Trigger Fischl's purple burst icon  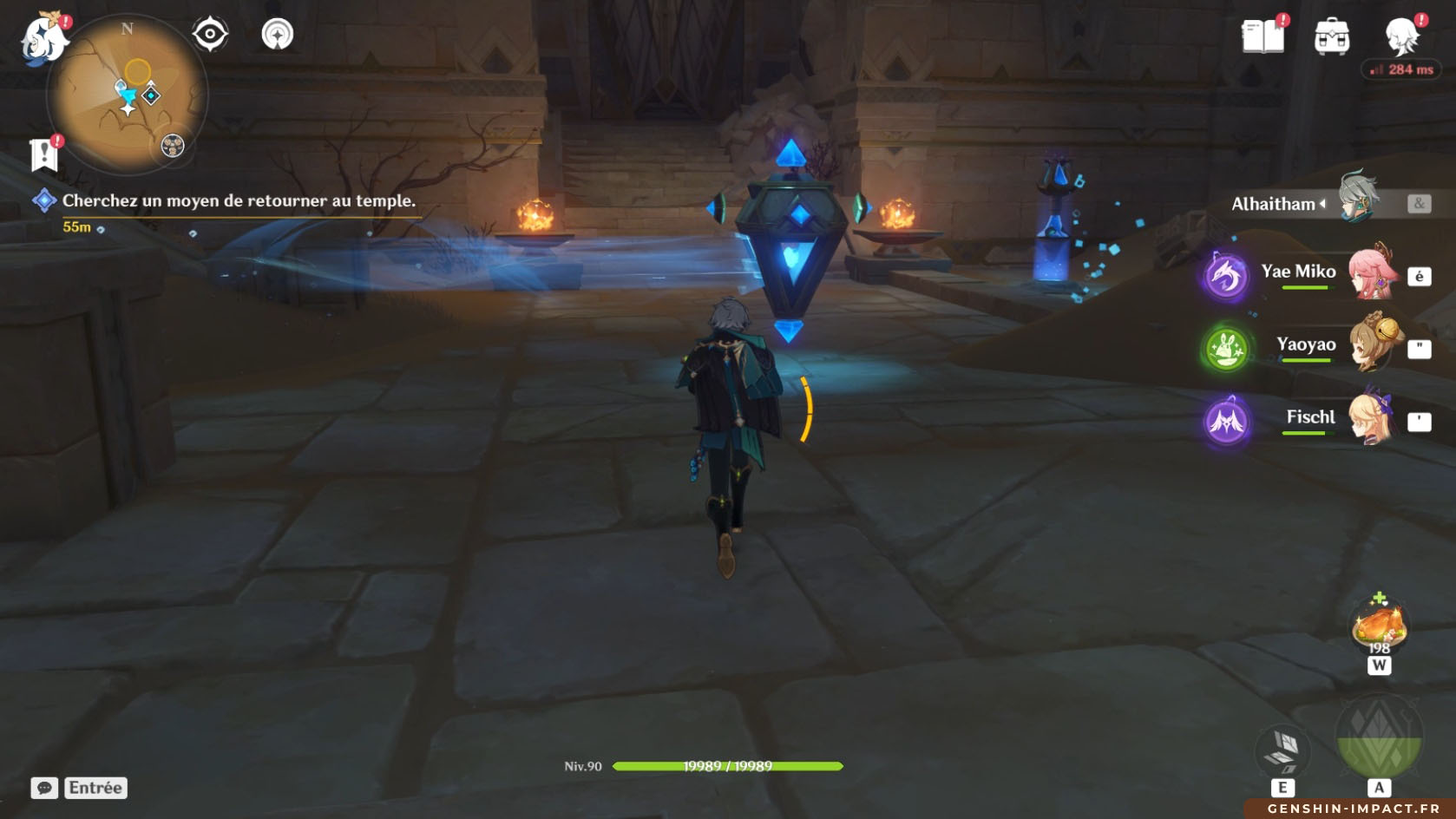[x=1226, y=422]
